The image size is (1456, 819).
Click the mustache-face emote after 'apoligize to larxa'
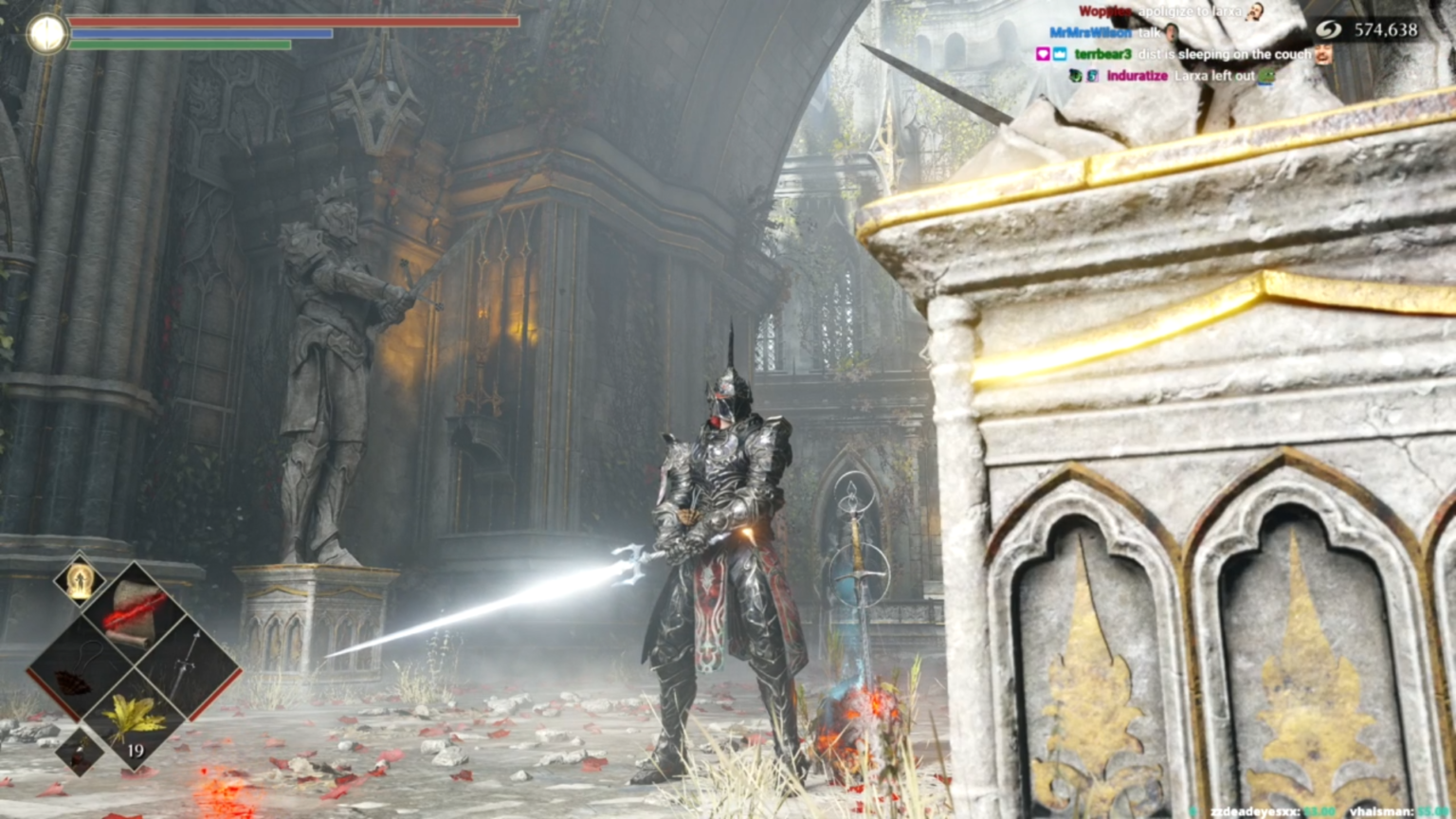tap(1255, 12)
